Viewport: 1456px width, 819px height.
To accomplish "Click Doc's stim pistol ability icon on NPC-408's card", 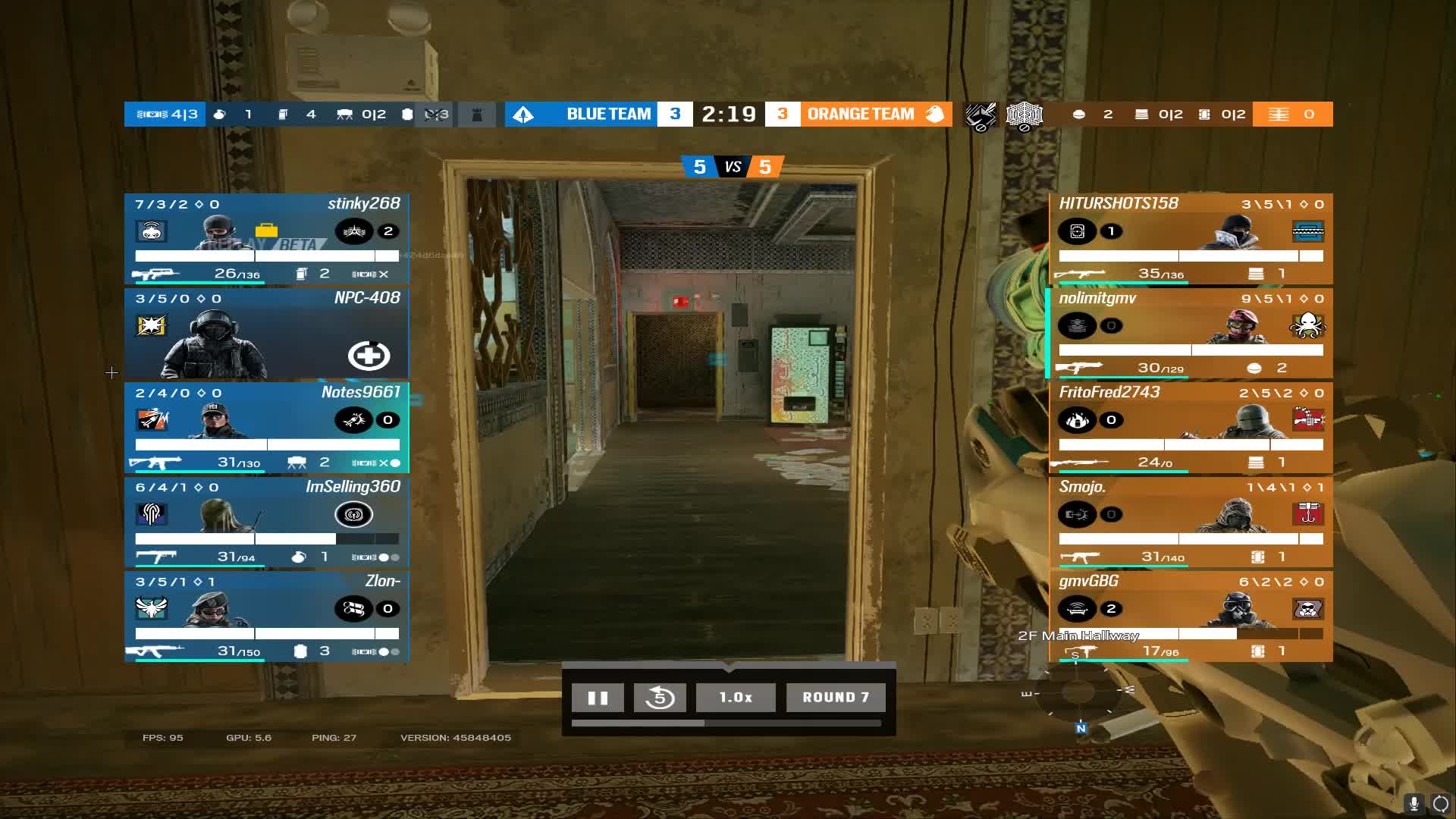I will tap(369, 355).
